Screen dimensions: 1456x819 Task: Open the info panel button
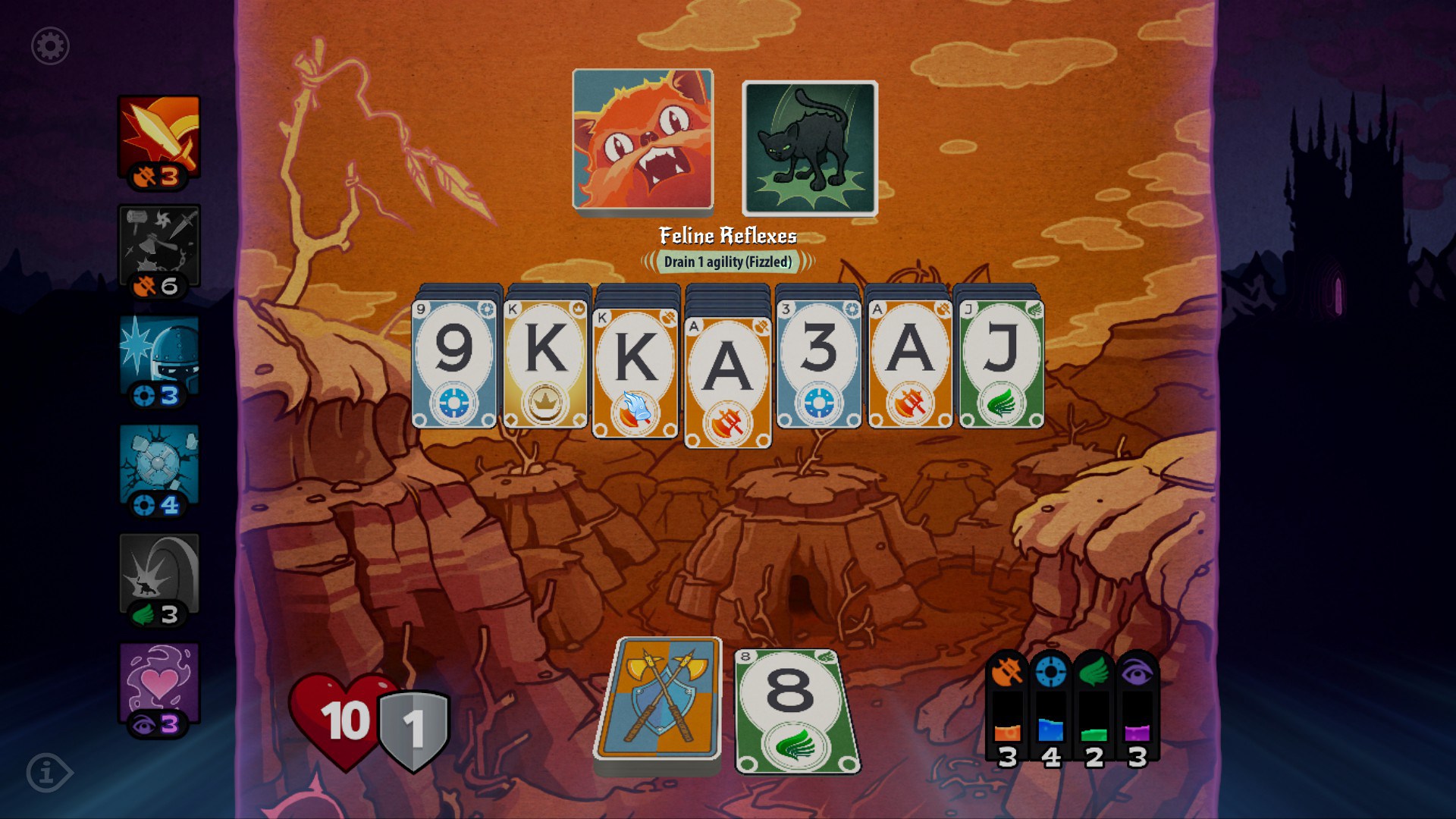pos(49,773)
